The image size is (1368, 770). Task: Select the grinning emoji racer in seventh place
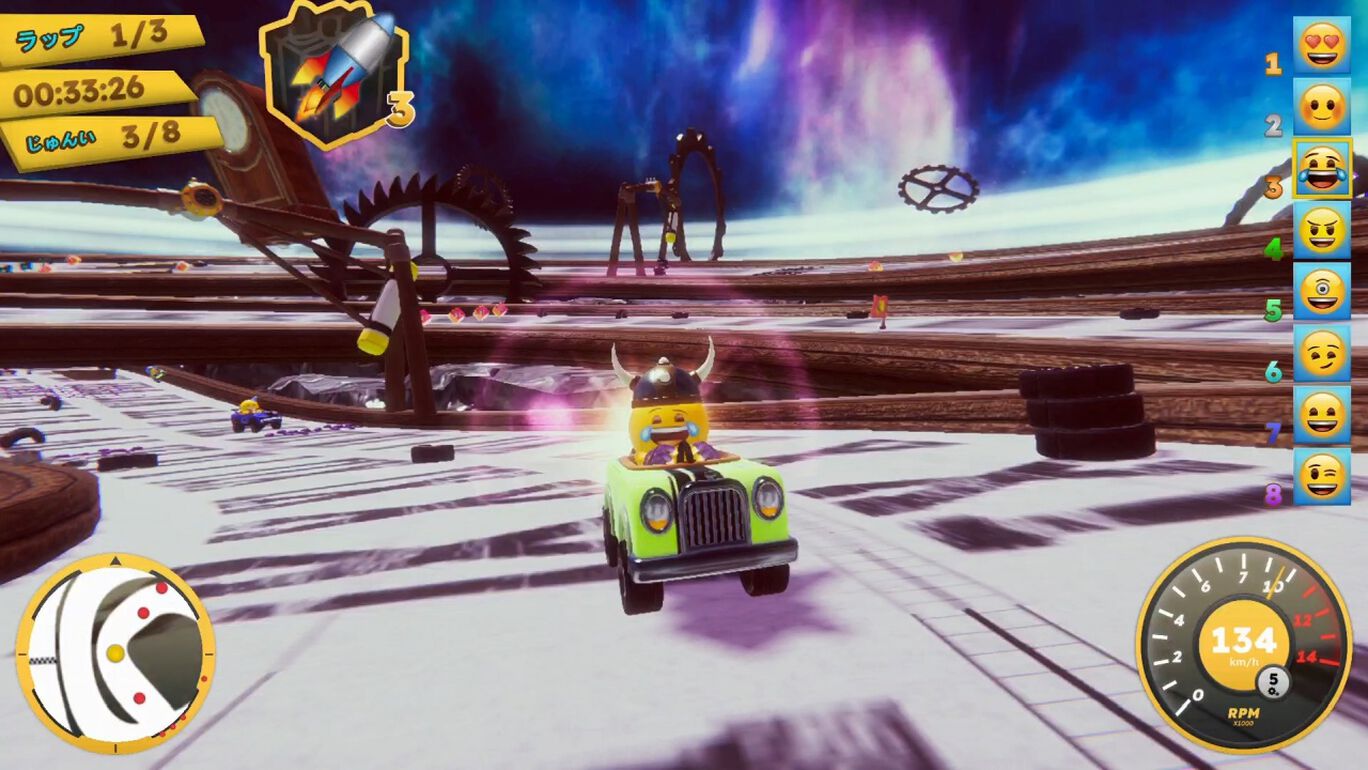pos(1321,416)
